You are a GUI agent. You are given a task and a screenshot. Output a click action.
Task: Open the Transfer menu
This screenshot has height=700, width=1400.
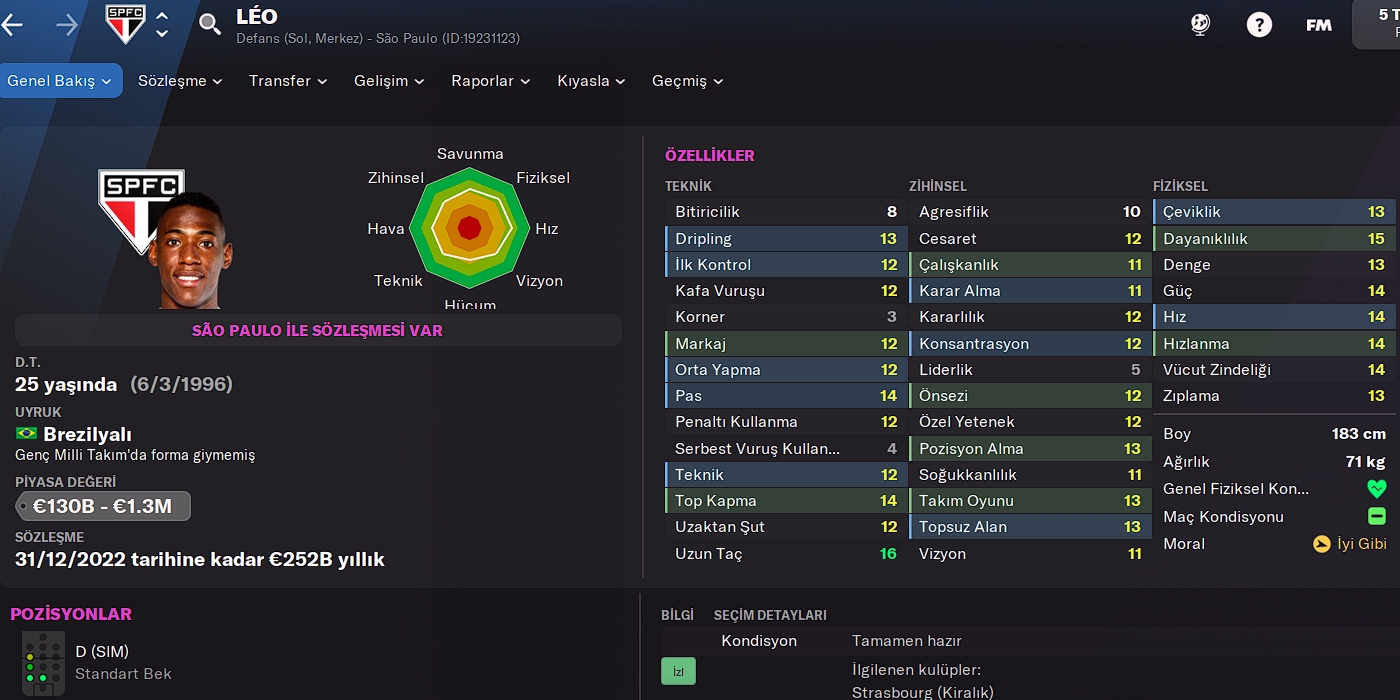288,81
